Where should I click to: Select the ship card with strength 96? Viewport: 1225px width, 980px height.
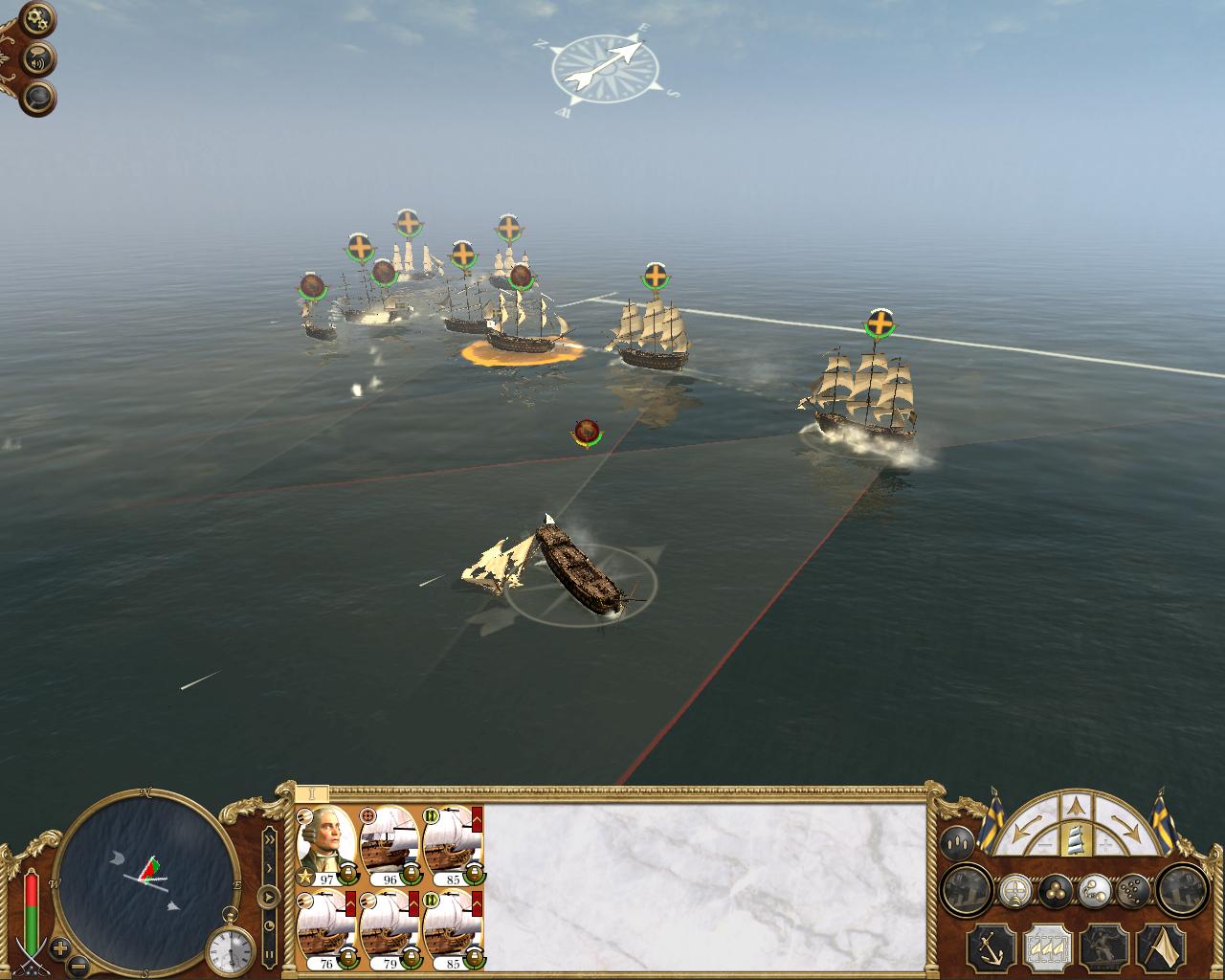coord(389,846)
